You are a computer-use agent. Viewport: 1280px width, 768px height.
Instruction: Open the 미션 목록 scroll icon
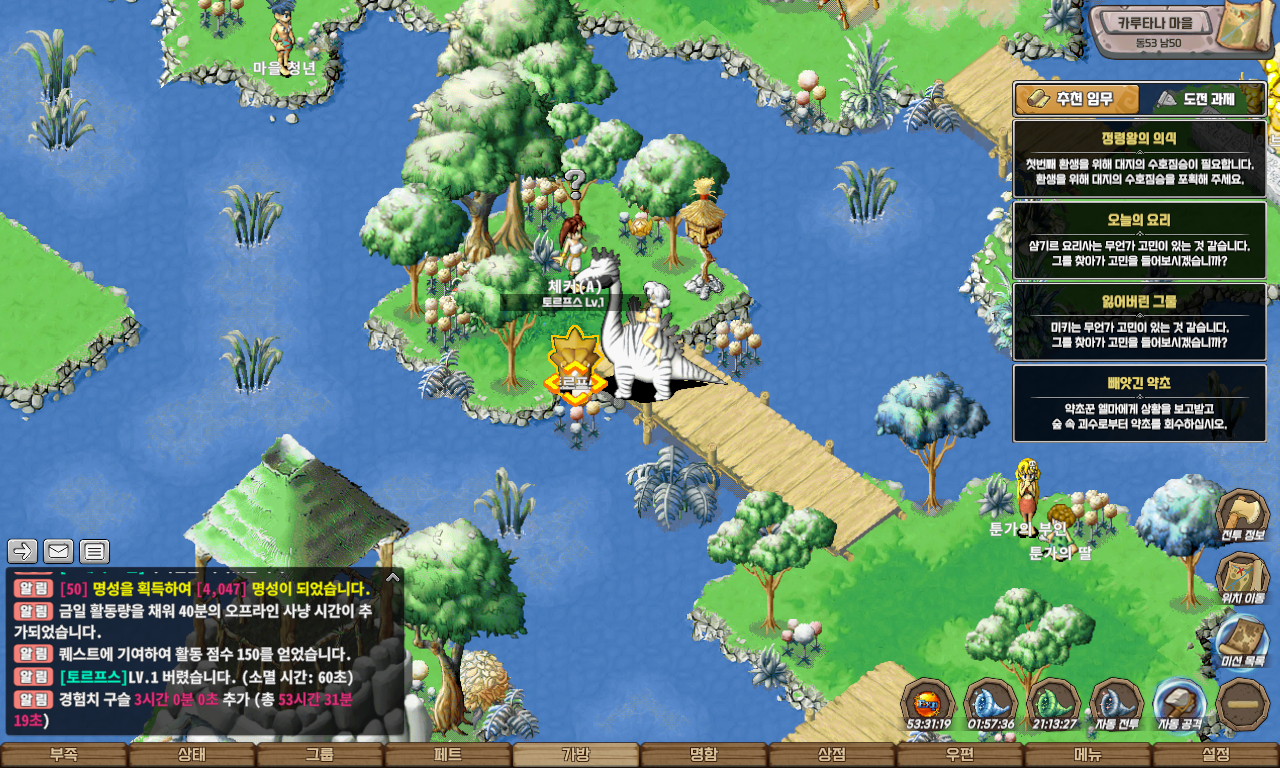[1242, 640]
